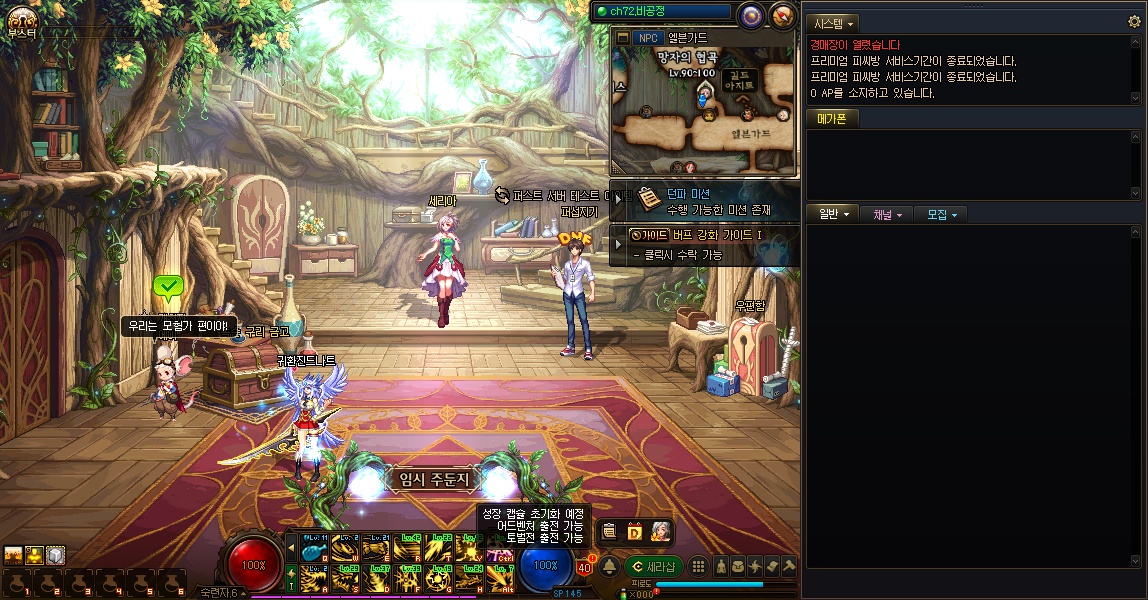Switch to the 일반 chat tab
The width and height of the screenshot is (1148, 600).
pos(833,214)
